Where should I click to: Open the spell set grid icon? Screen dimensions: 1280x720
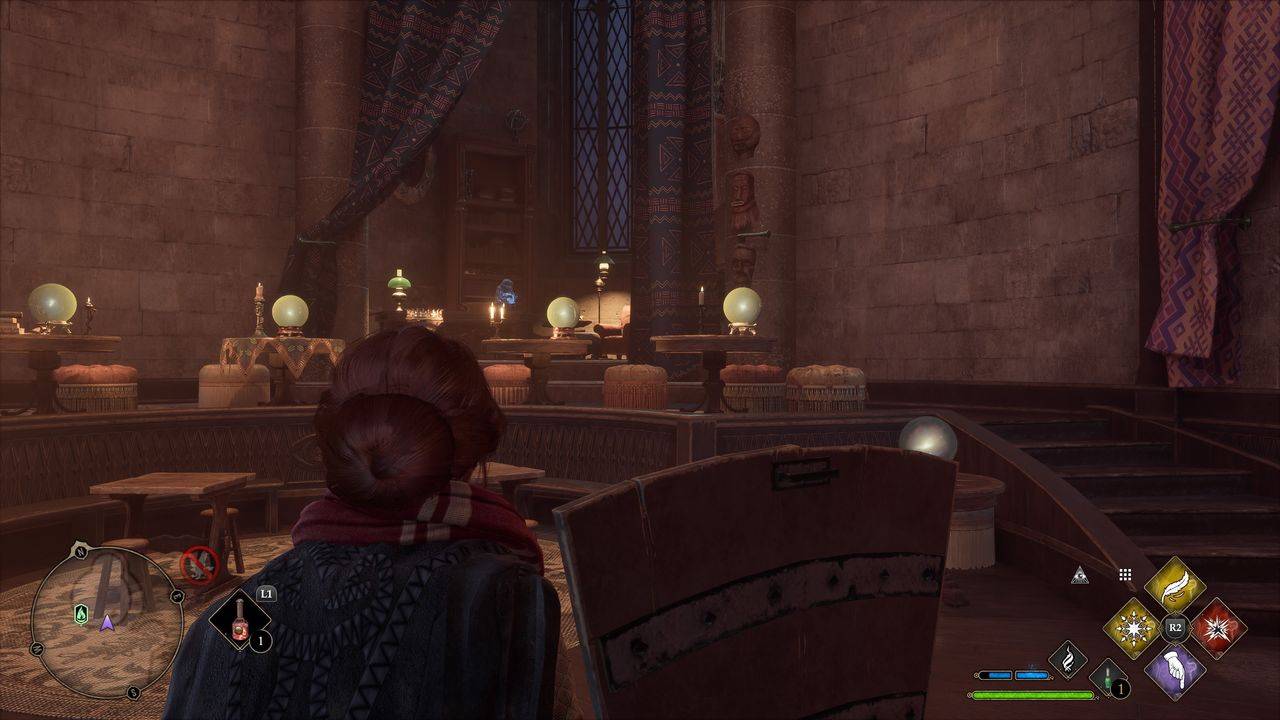point(1125,575)
